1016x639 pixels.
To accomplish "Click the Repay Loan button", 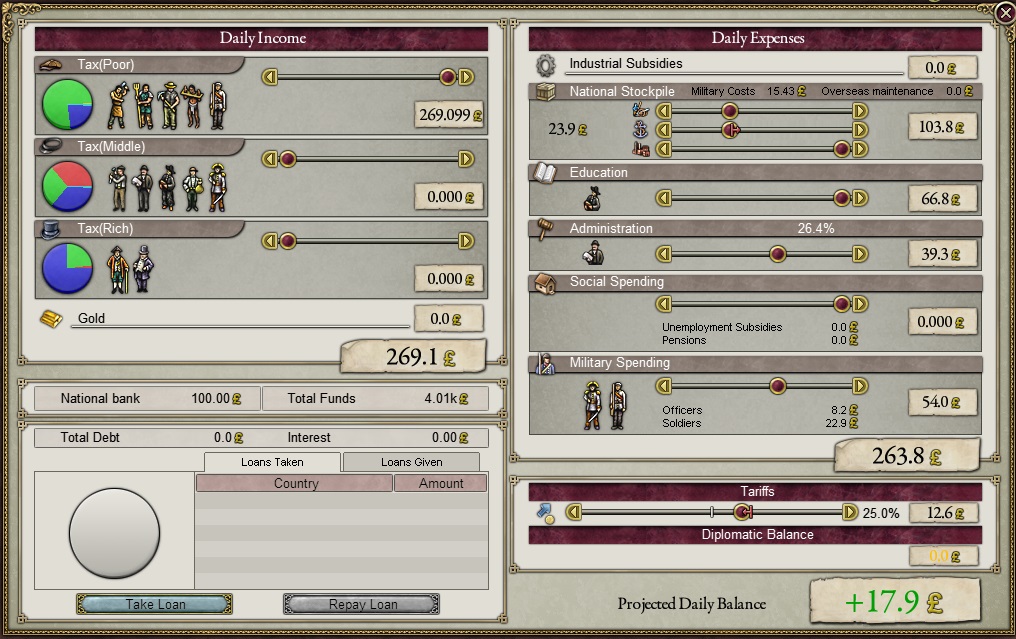I will click(362, 604).
